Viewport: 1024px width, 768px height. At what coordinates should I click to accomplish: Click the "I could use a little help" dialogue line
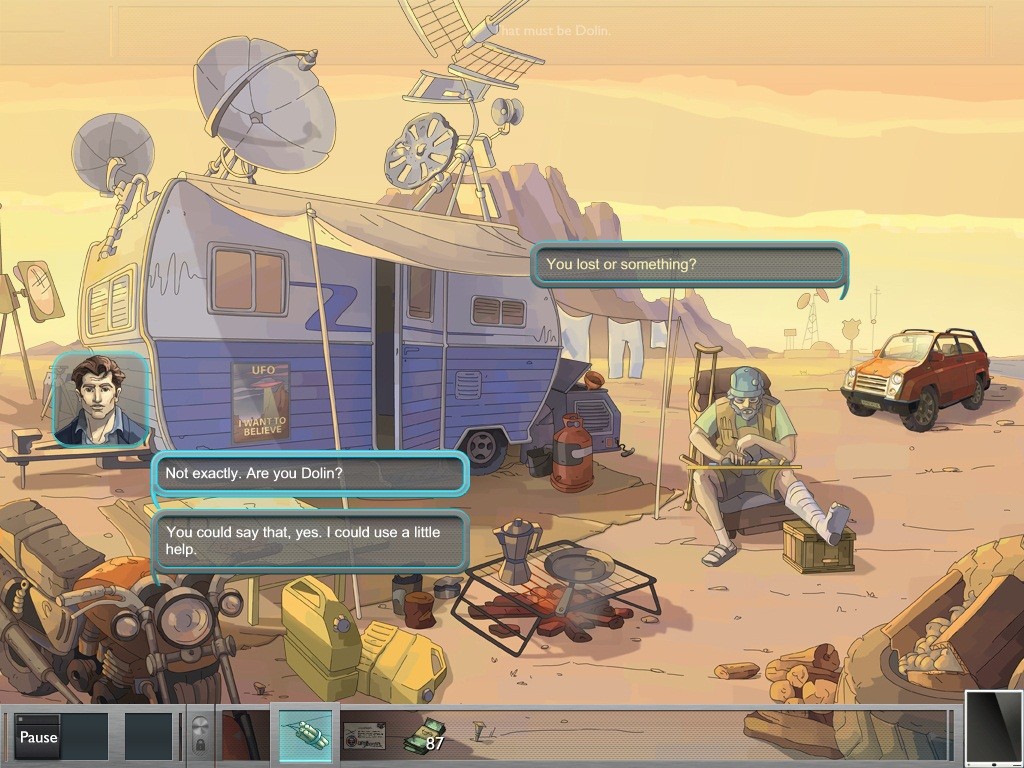pyautogui.click(x=310, y=541)
